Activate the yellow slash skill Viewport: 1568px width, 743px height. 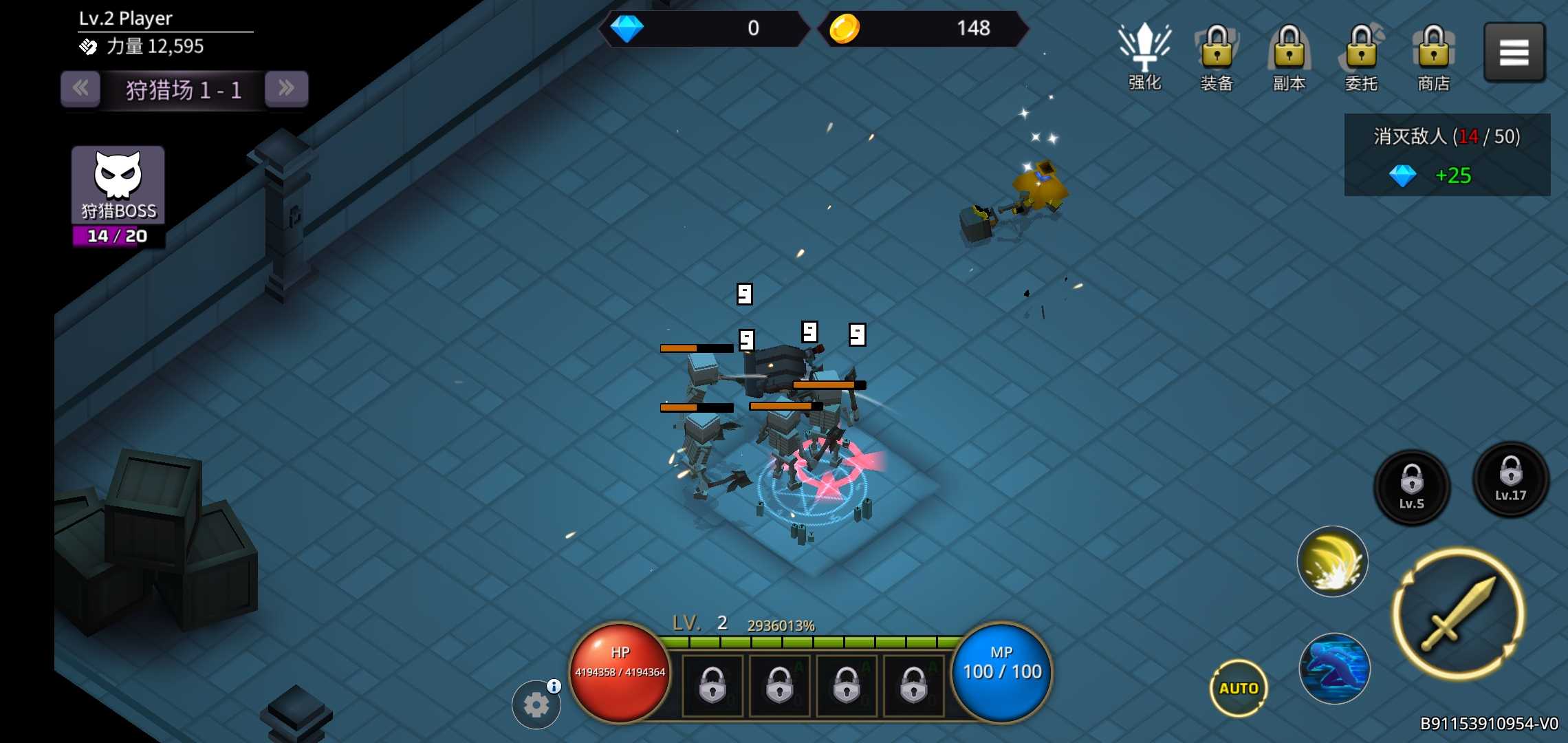[1332, 561]
